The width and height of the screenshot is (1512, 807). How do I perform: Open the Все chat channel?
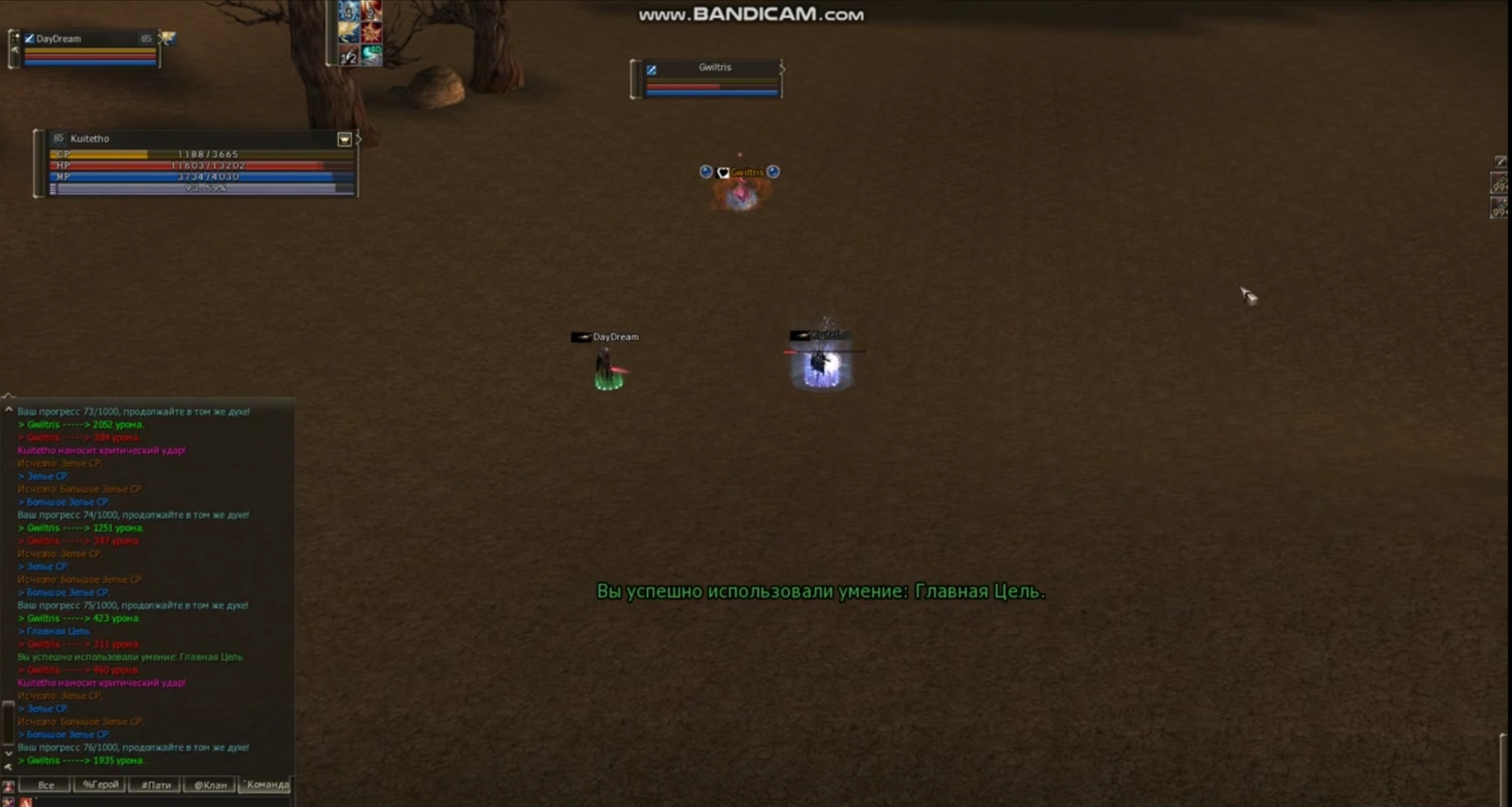(46, 785)
